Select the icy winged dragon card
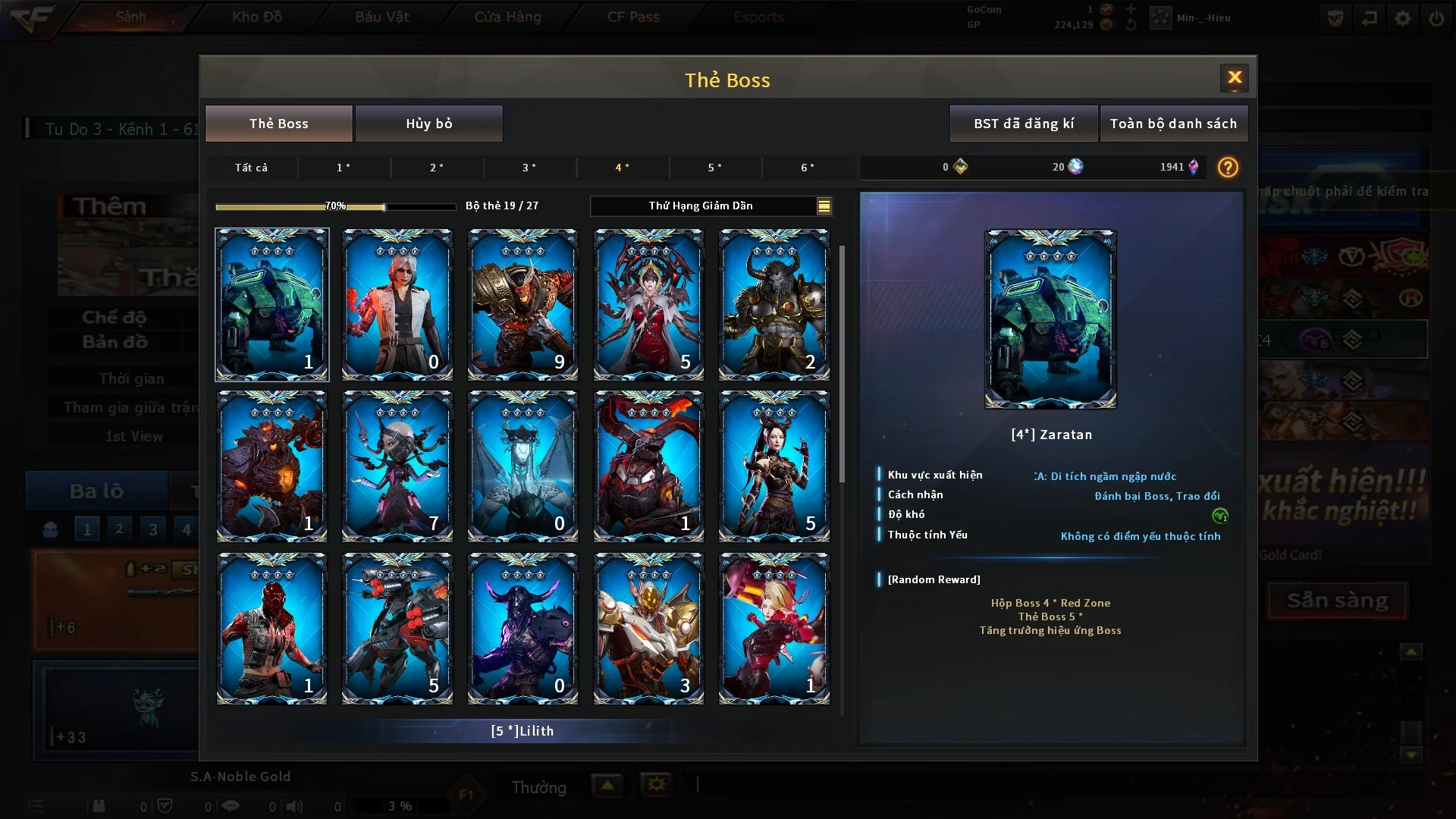The height and width of the screenshot is (819, 1456). click(x=522, y=466)
